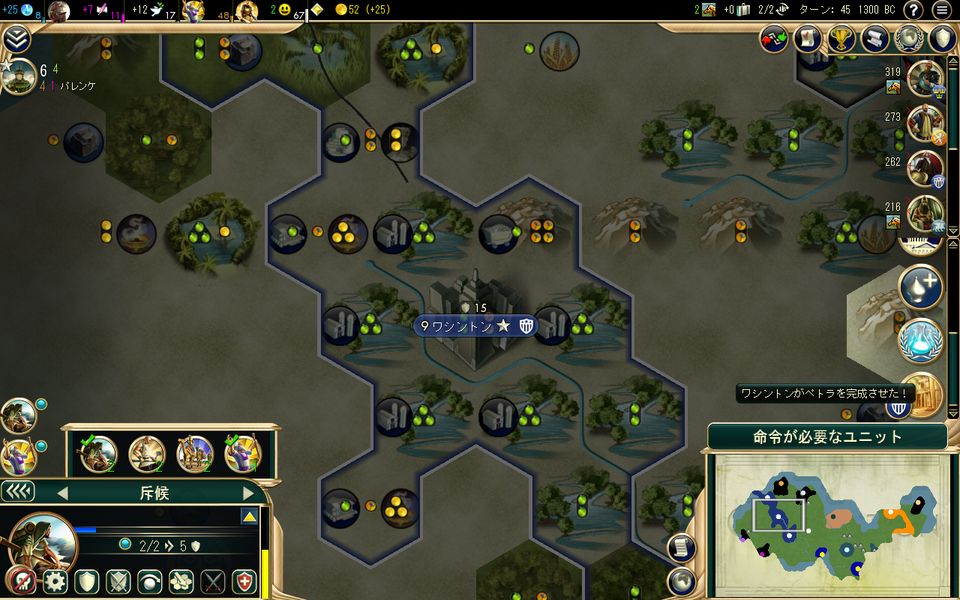Image resolution: width=960 pixels, height=600 pixels.
Task: Open the notification log scroll icon
Action: point(875,39)
